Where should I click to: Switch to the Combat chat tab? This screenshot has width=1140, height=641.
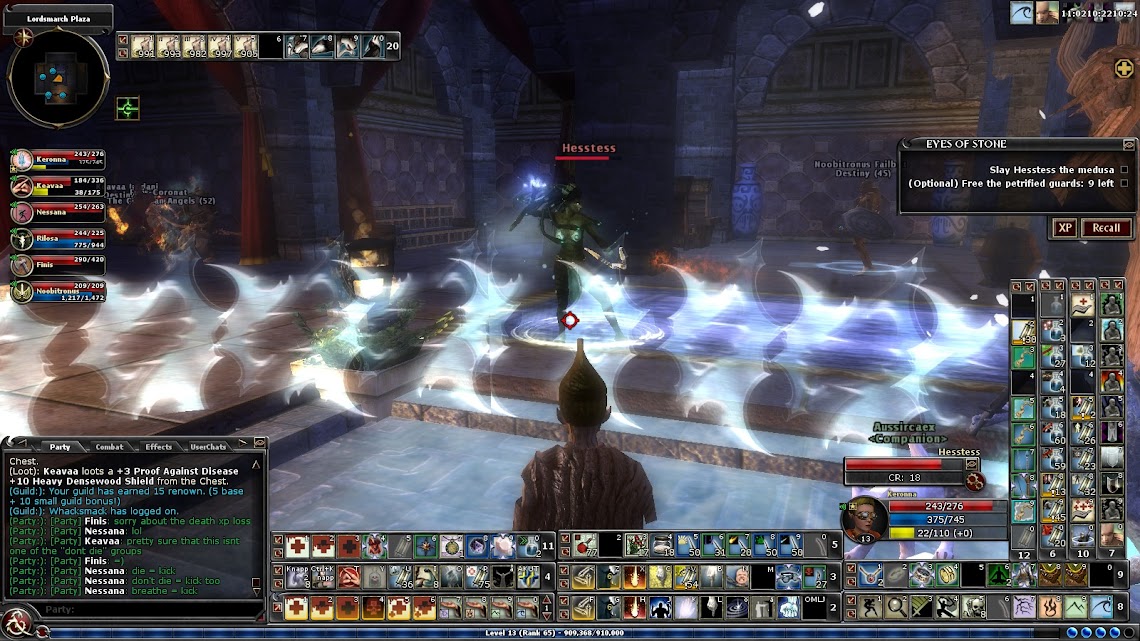[109, 447]
